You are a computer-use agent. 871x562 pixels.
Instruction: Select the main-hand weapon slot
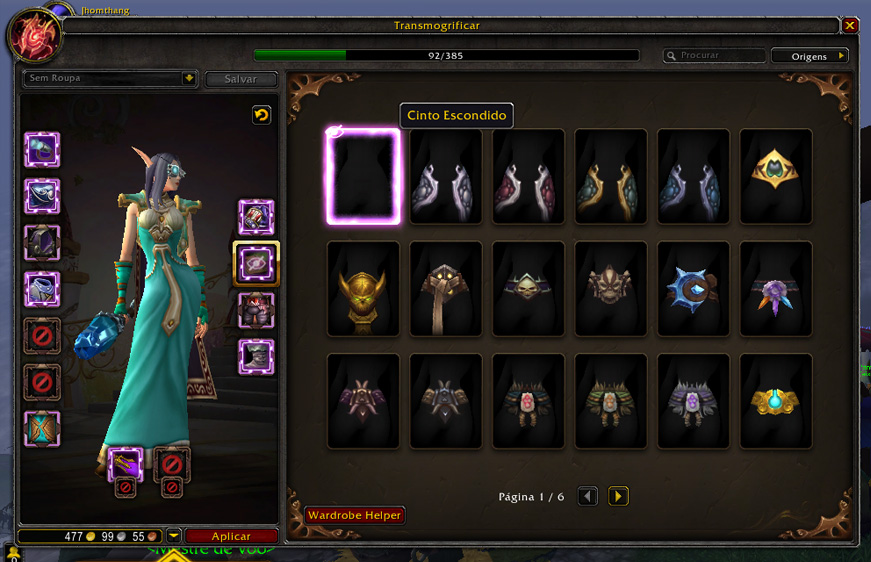pyautogui.click(x=125, y=463)
